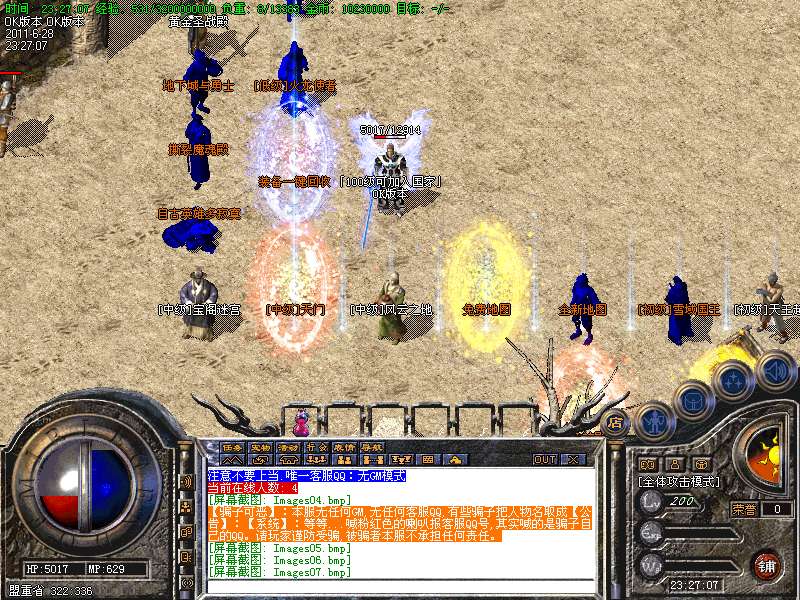This screenshot has height=600, width=800.
Task: Choose the 表情 emotes tab
Action: pyautogui.click(x=344, y=447)
